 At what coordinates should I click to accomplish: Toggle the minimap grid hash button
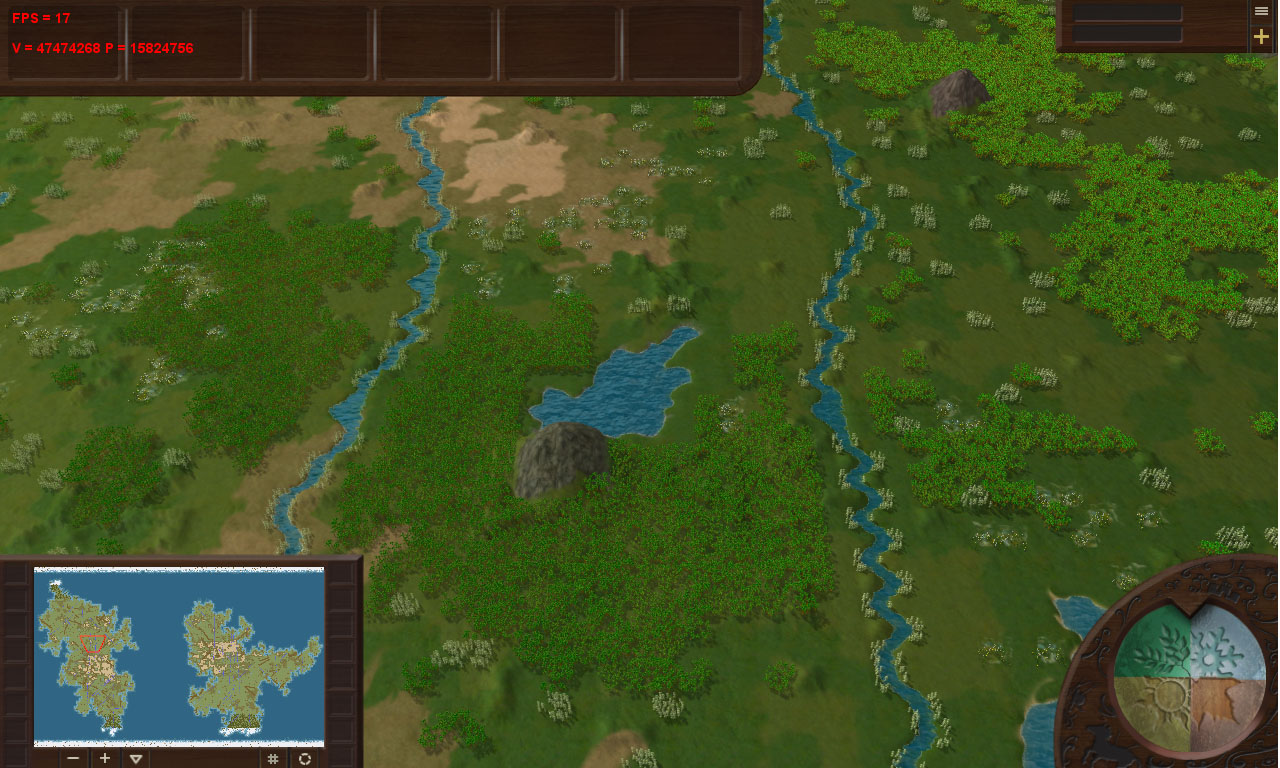(x=272, y=758)
